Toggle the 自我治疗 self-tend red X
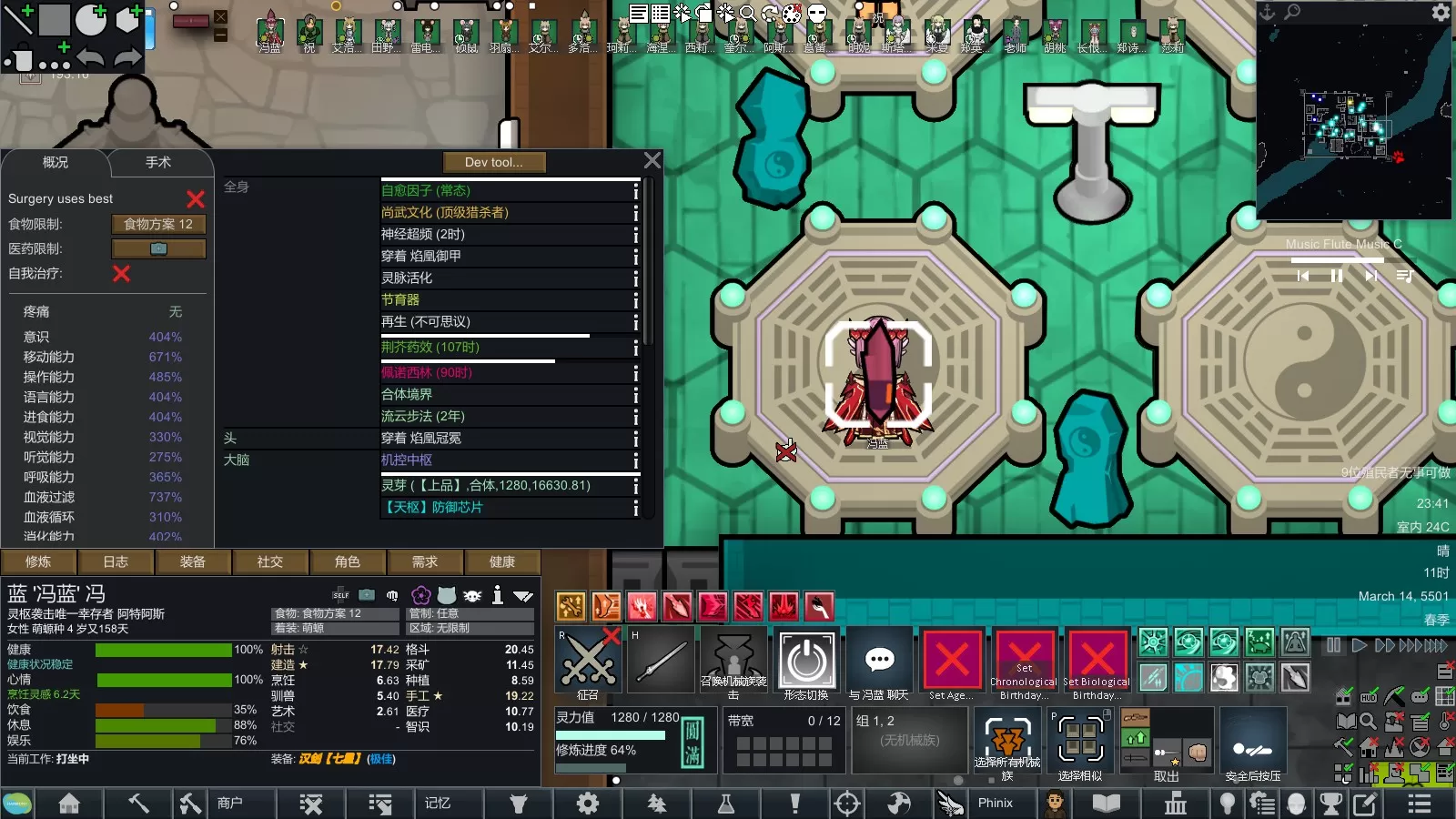This screenshot has height=819, width=1456. point(121,273)
